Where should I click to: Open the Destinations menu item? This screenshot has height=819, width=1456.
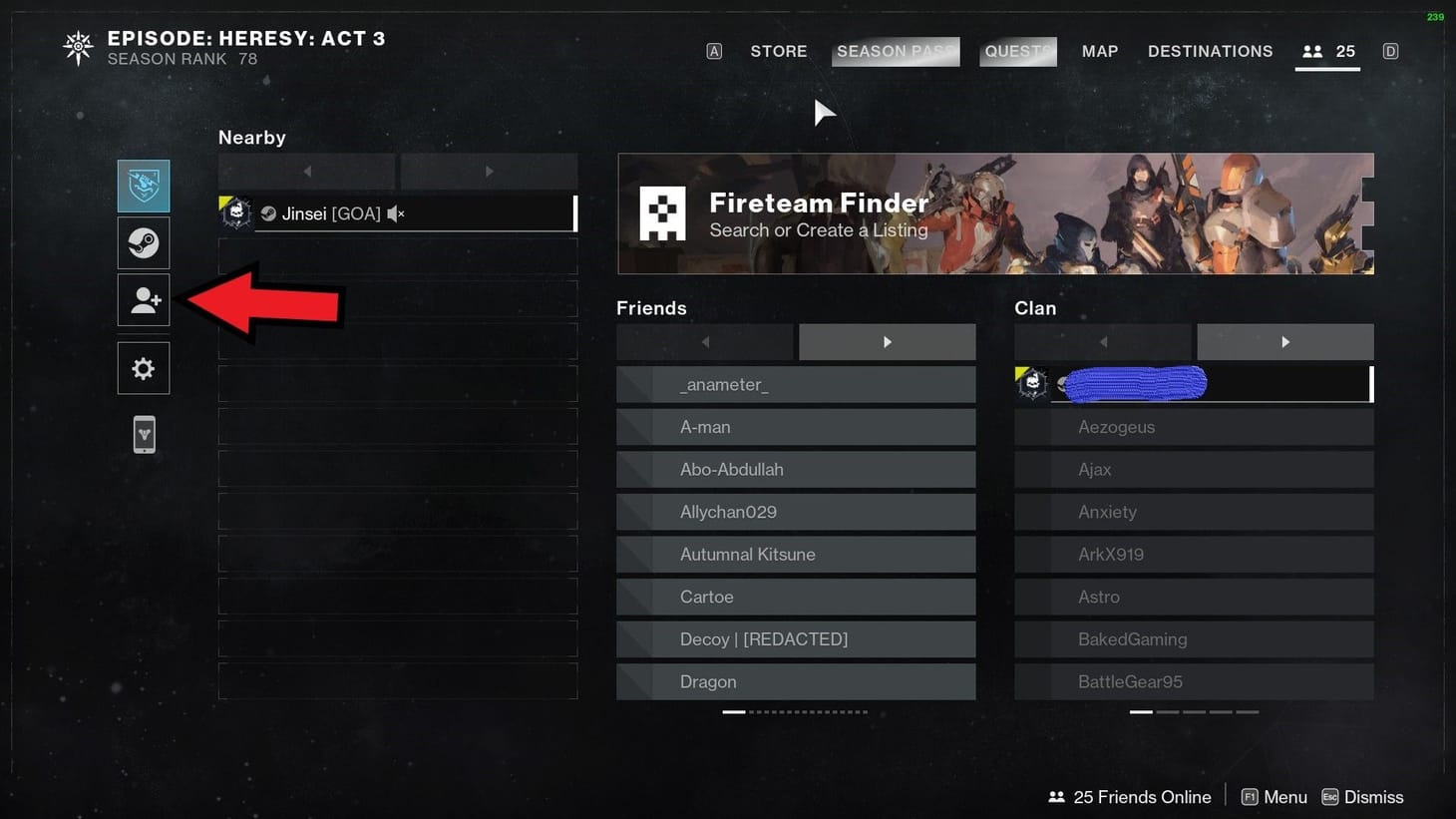pyautogui.click(x=1210, y=51)
